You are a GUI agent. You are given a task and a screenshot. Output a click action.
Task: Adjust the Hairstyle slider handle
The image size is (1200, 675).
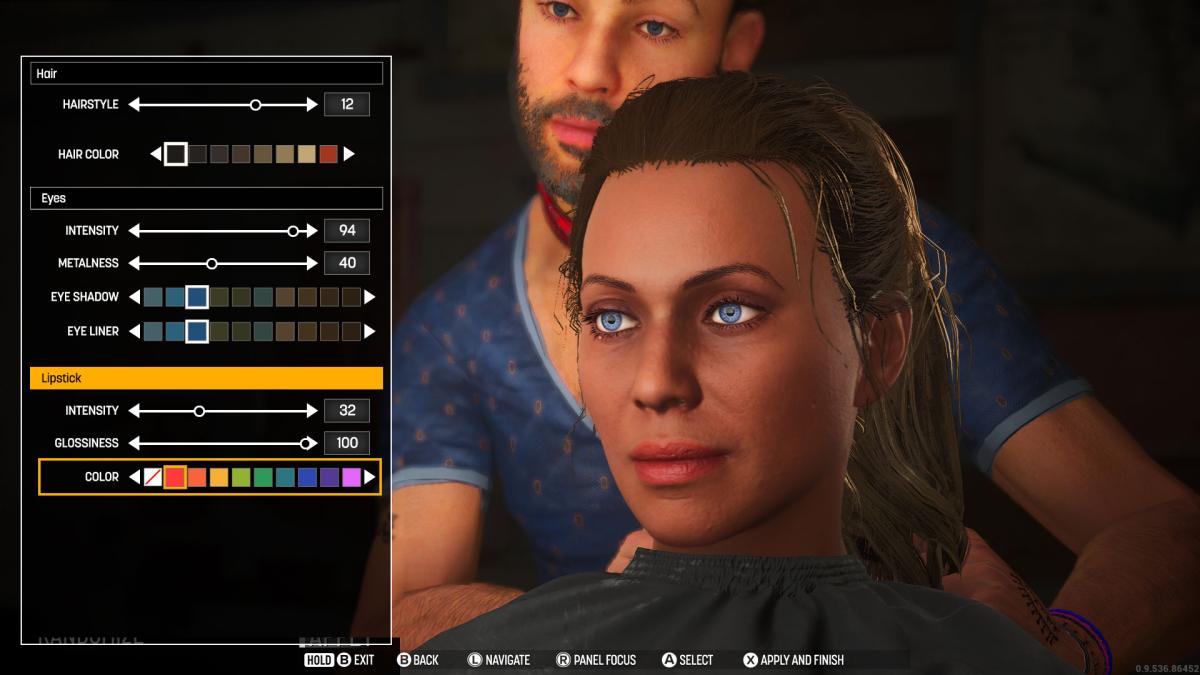tap(256, 104)
